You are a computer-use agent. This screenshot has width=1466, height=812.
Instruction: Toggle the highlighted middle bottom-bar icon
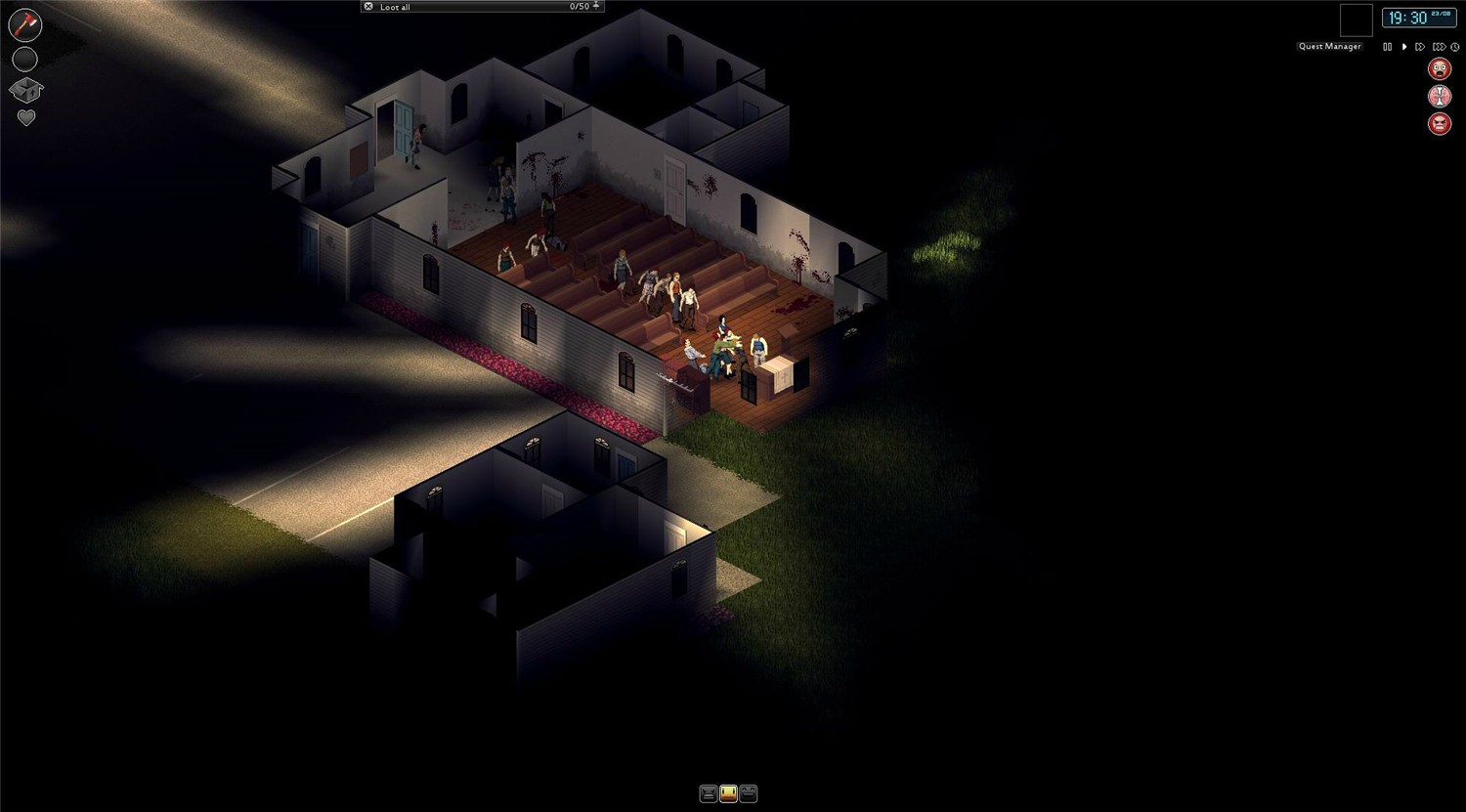[x=728, y=792]
